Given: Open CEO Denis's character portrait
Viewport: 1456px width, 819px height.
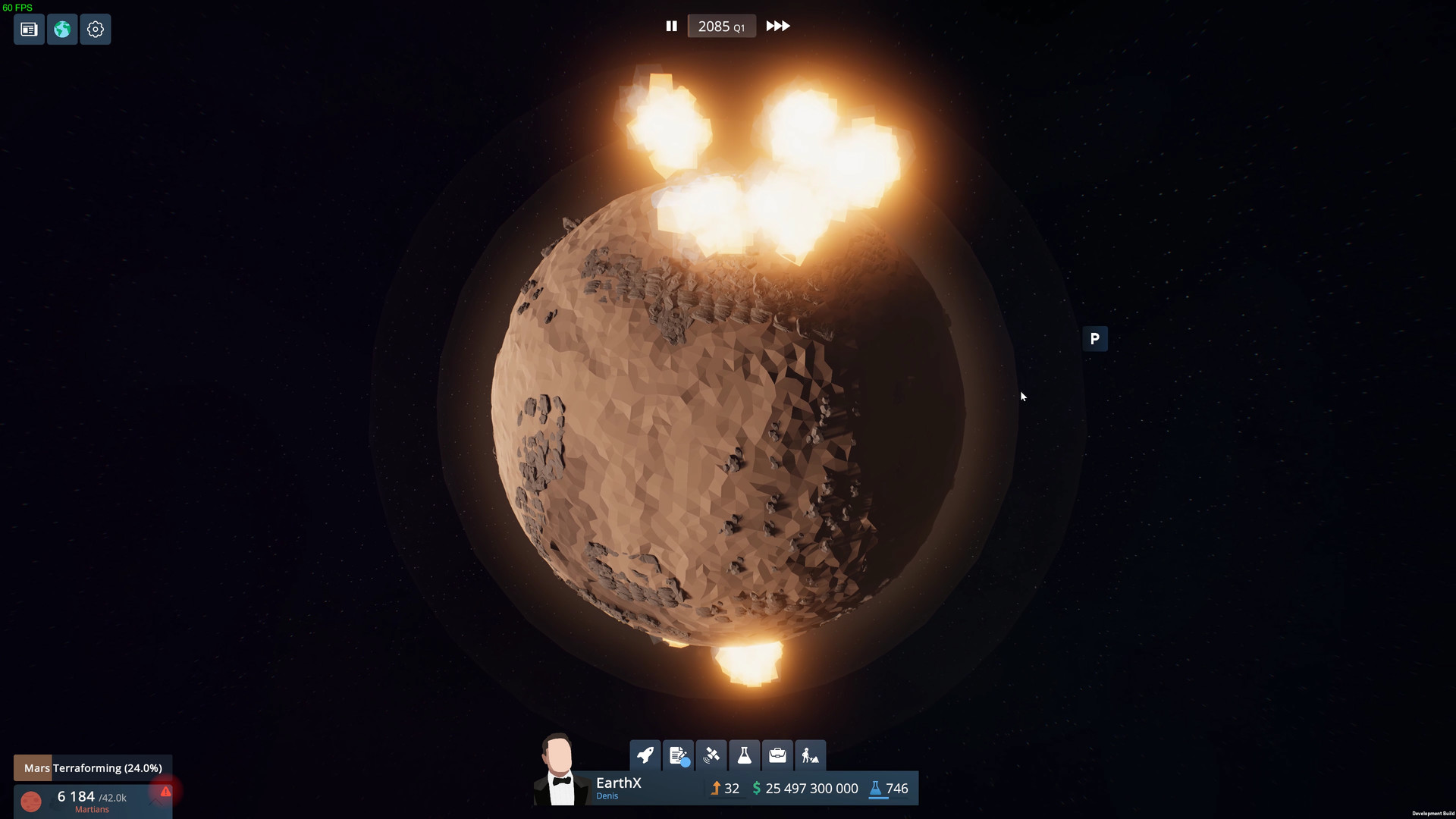Looking at the screenshot, I should click(x=559, y=770).
